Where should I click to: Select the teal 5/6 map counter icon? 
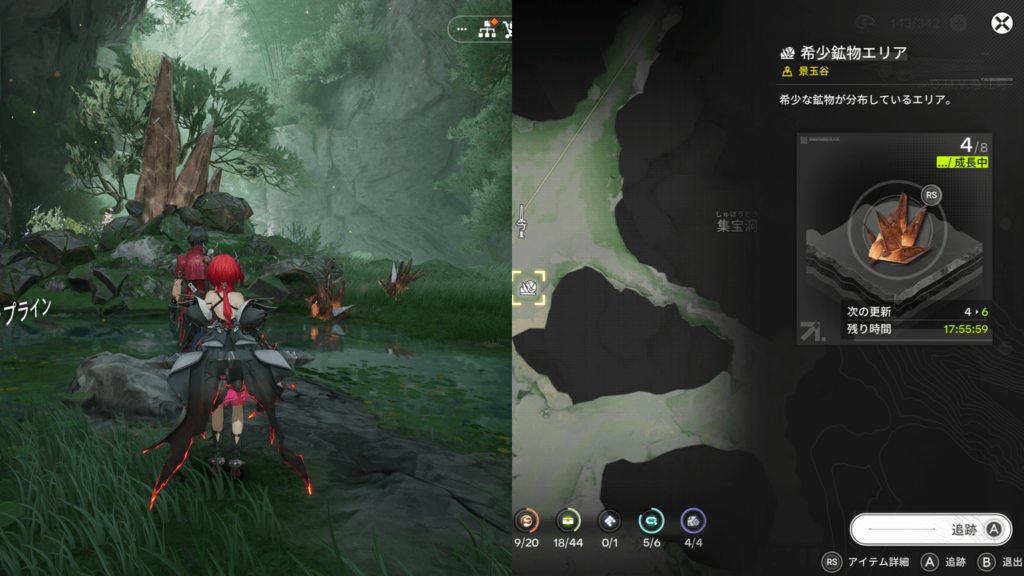(x=652, y=520)
